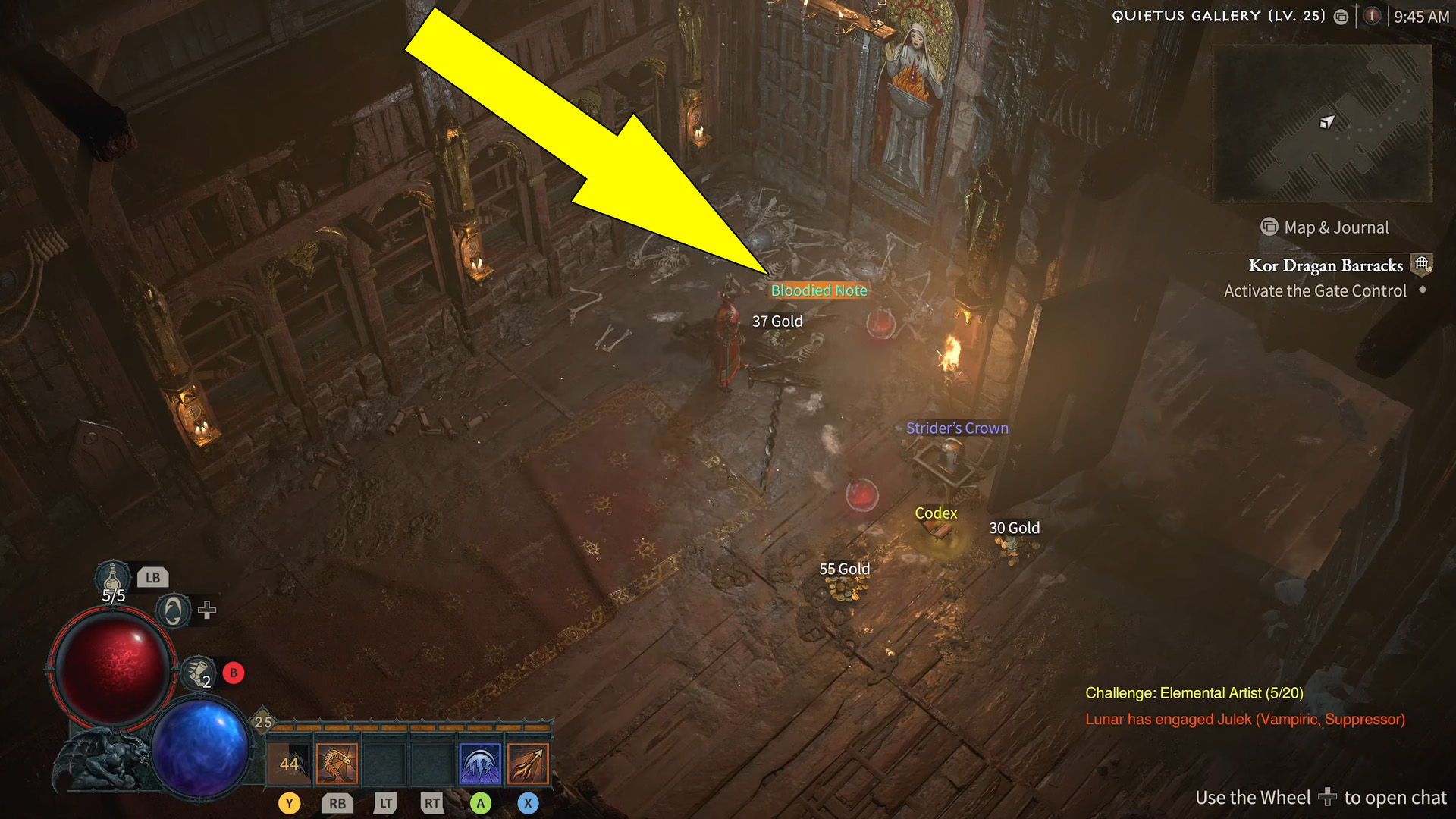Click the world tier emblem beside the clock

click(1371, 15)
